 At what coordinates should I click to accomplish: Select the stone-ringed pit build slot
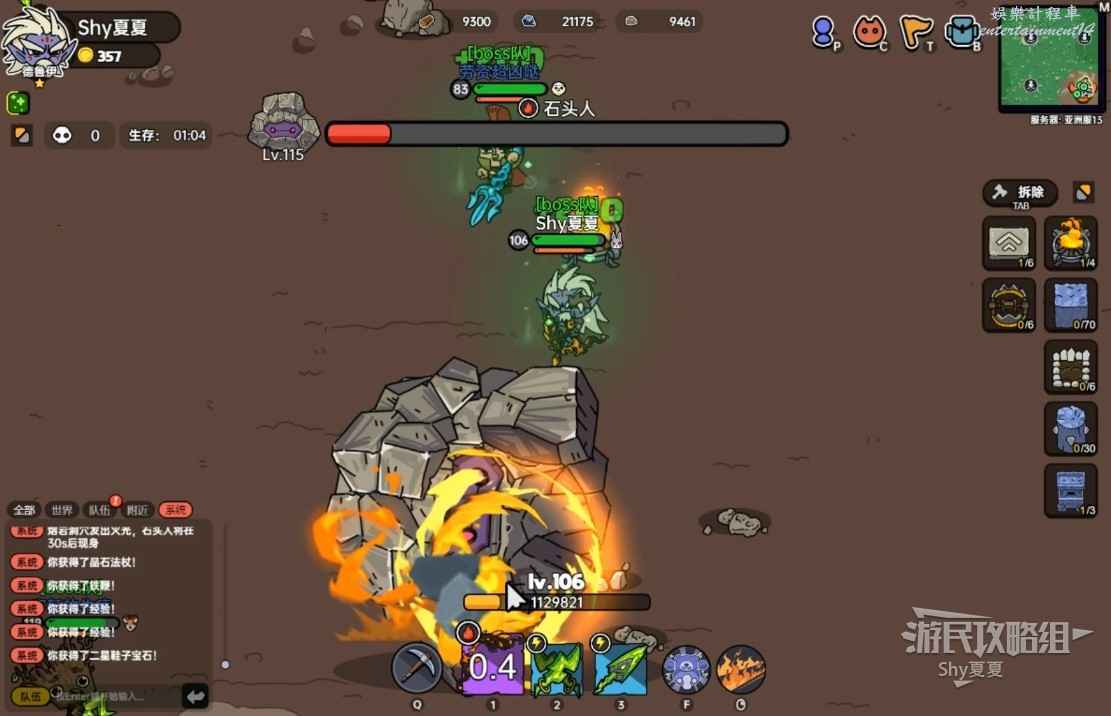click(x=1070, y=366)
